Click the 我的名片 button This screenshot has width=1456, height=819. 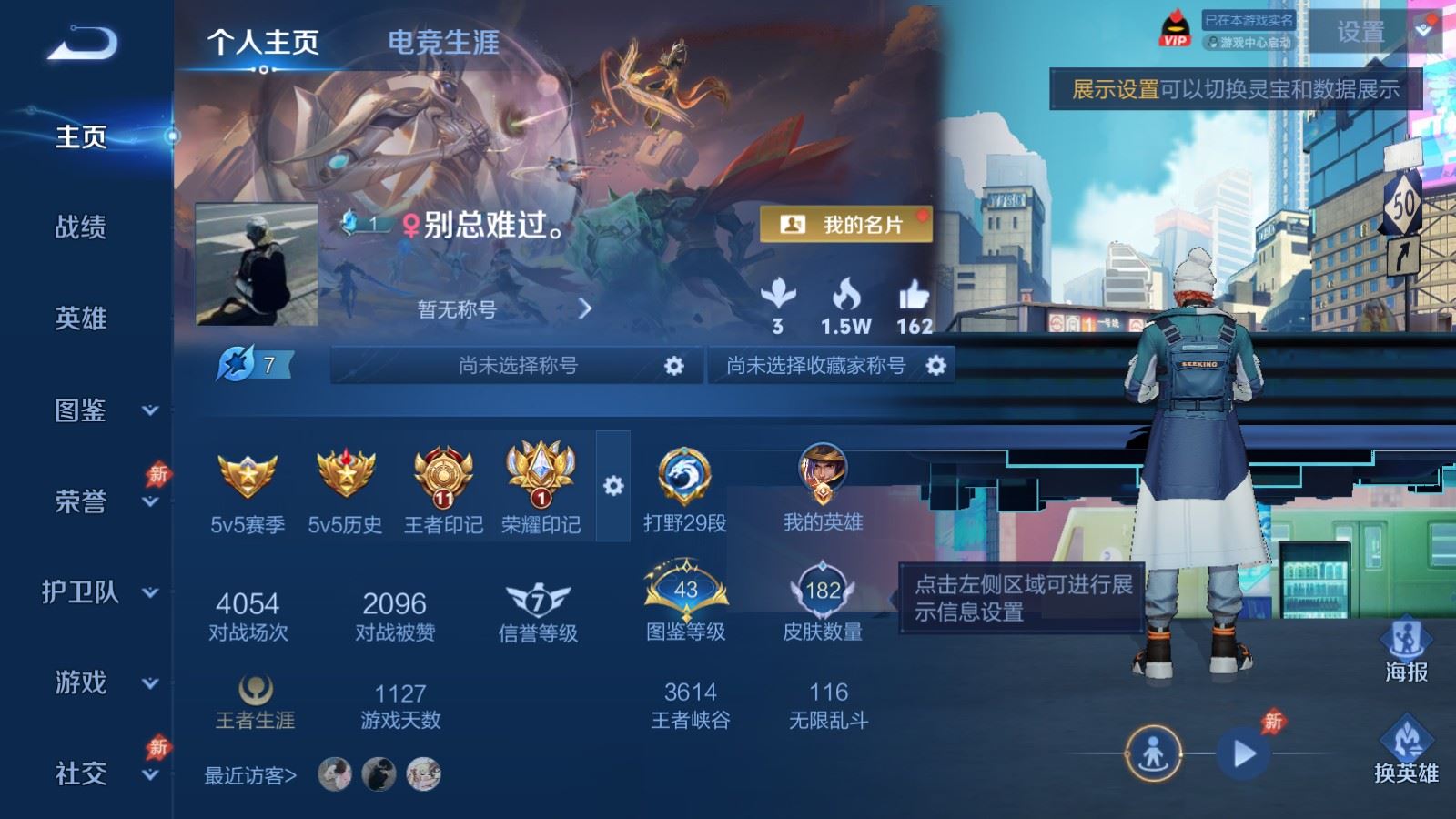point(848,221)
